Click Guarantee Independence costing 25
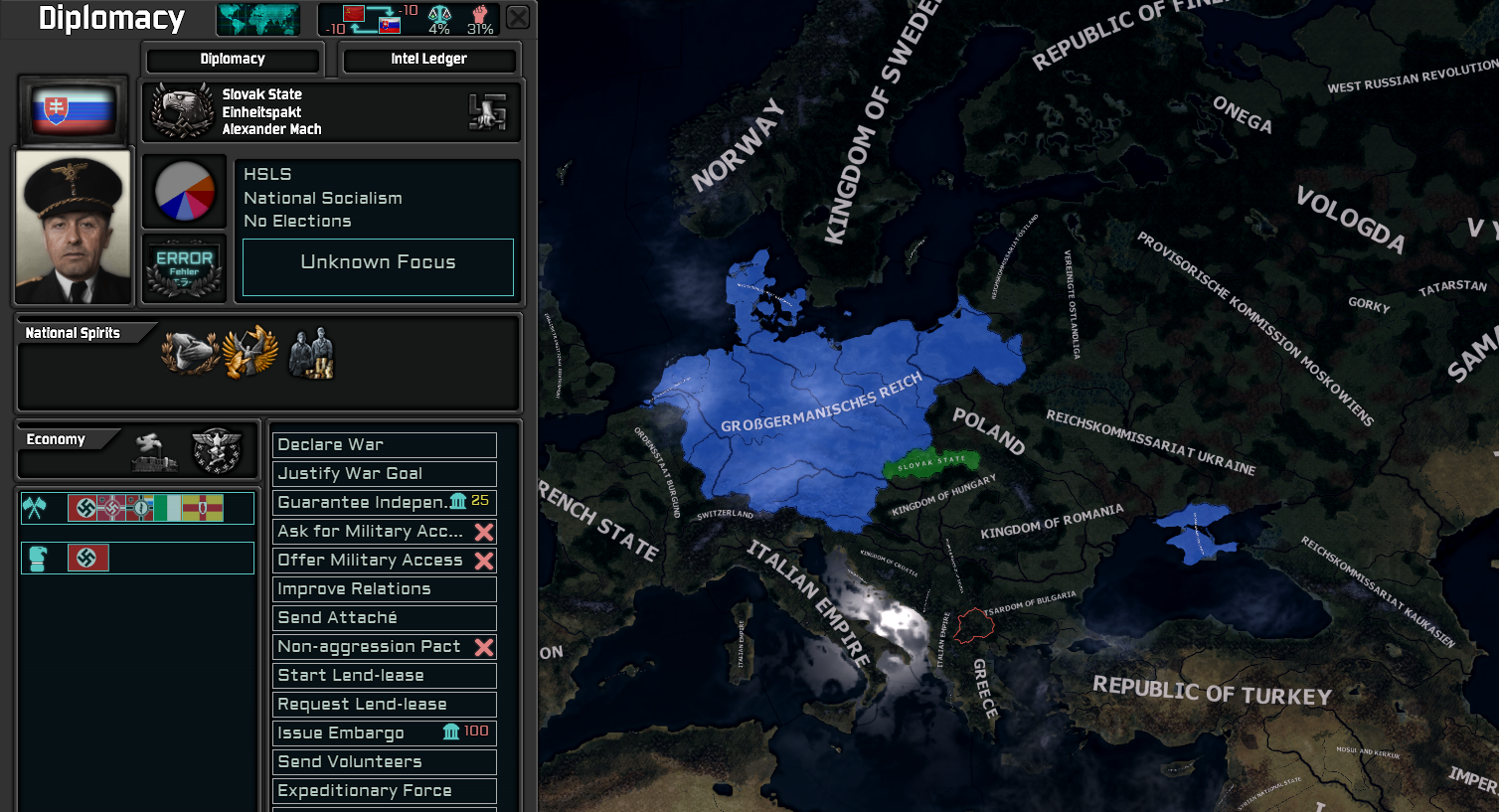Viewport: 1499px width, 812px height. point(384,502)
